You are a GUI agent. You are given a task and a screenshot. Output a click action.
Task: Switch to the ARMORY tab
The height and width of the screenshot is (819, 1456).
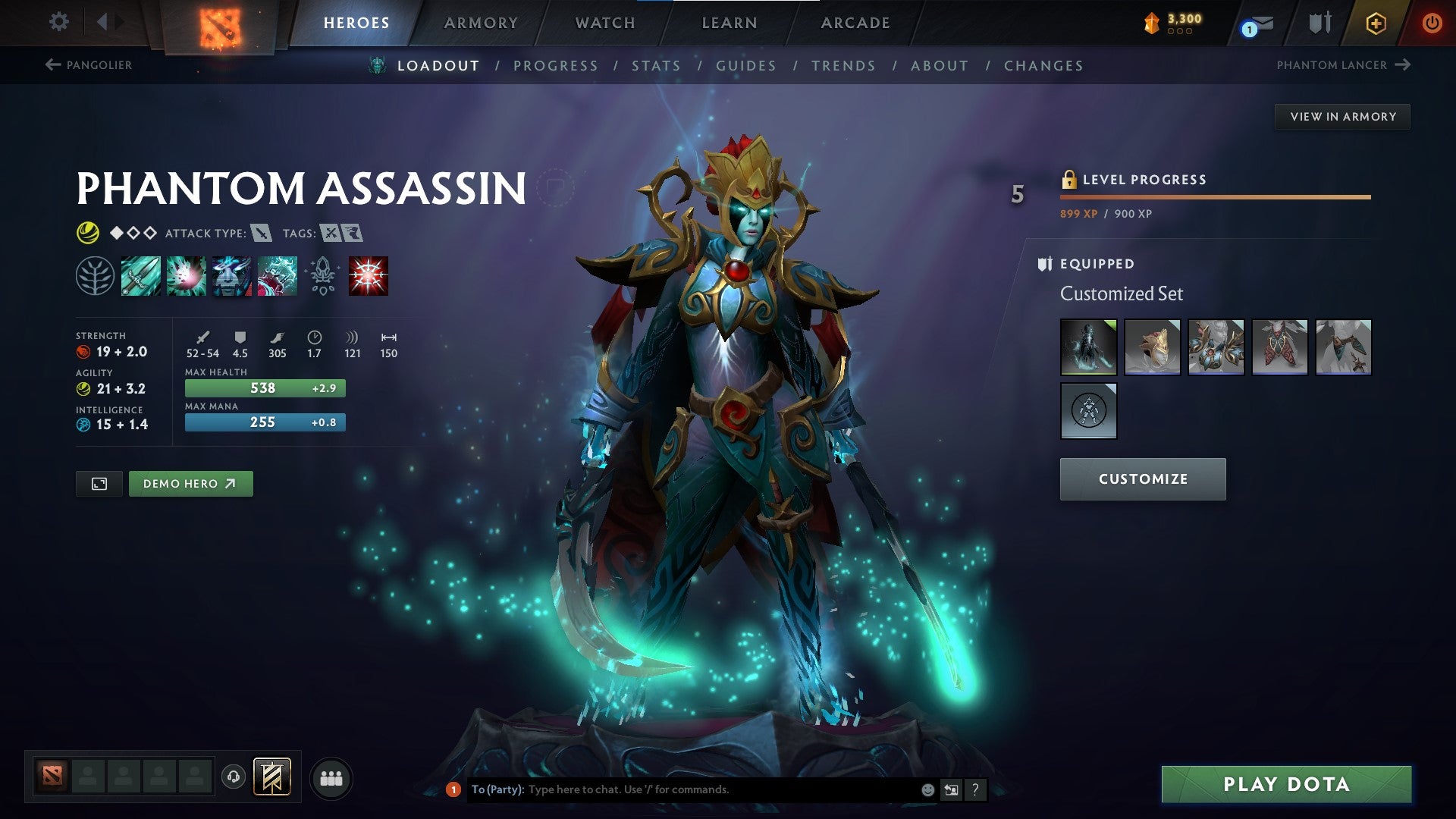tap(481, 22)
